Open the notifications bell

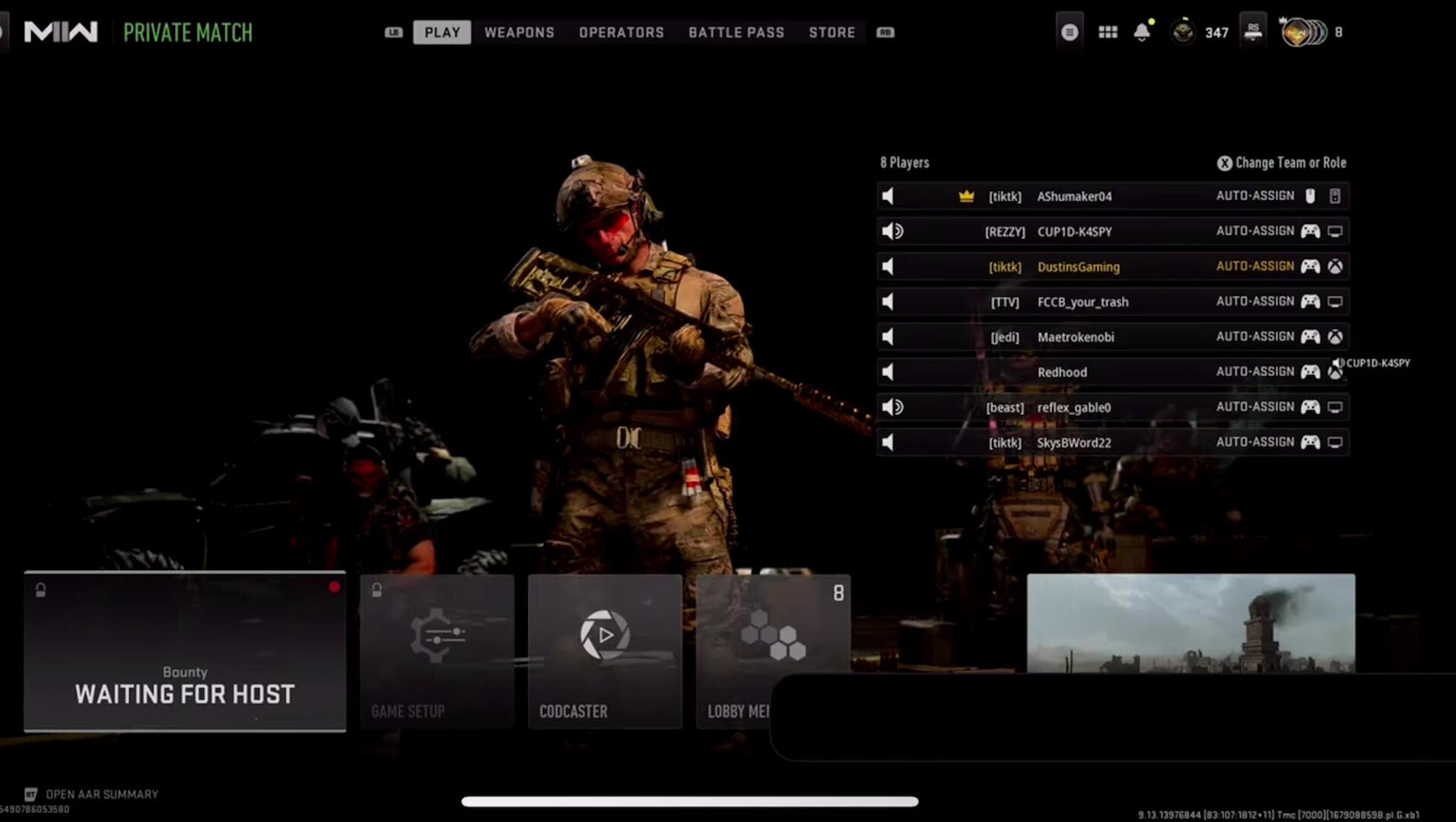1141,32
